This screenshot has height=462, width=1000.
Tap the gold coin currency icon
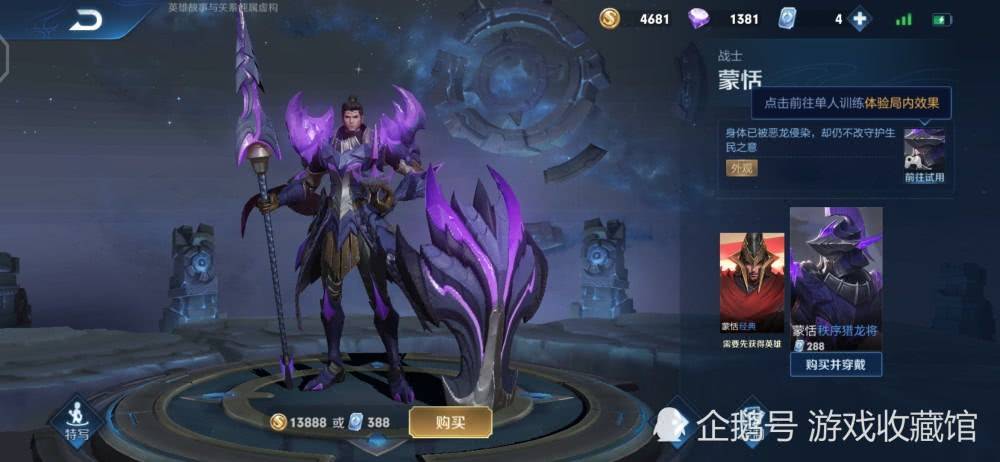[610, 19]
